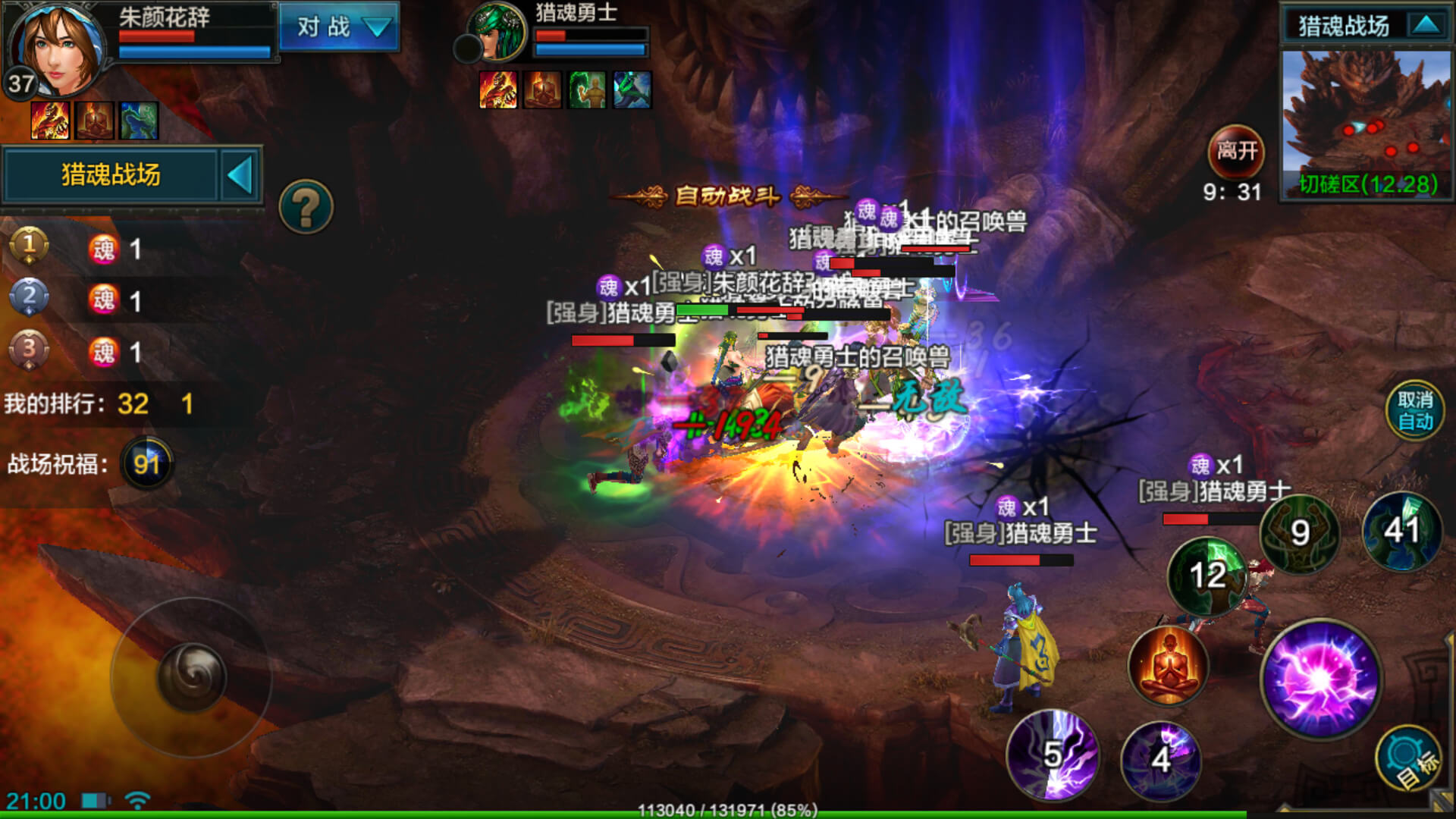Use the meditating orange figure skill
Screen dimensions: 1456x819
[1168, 666]
